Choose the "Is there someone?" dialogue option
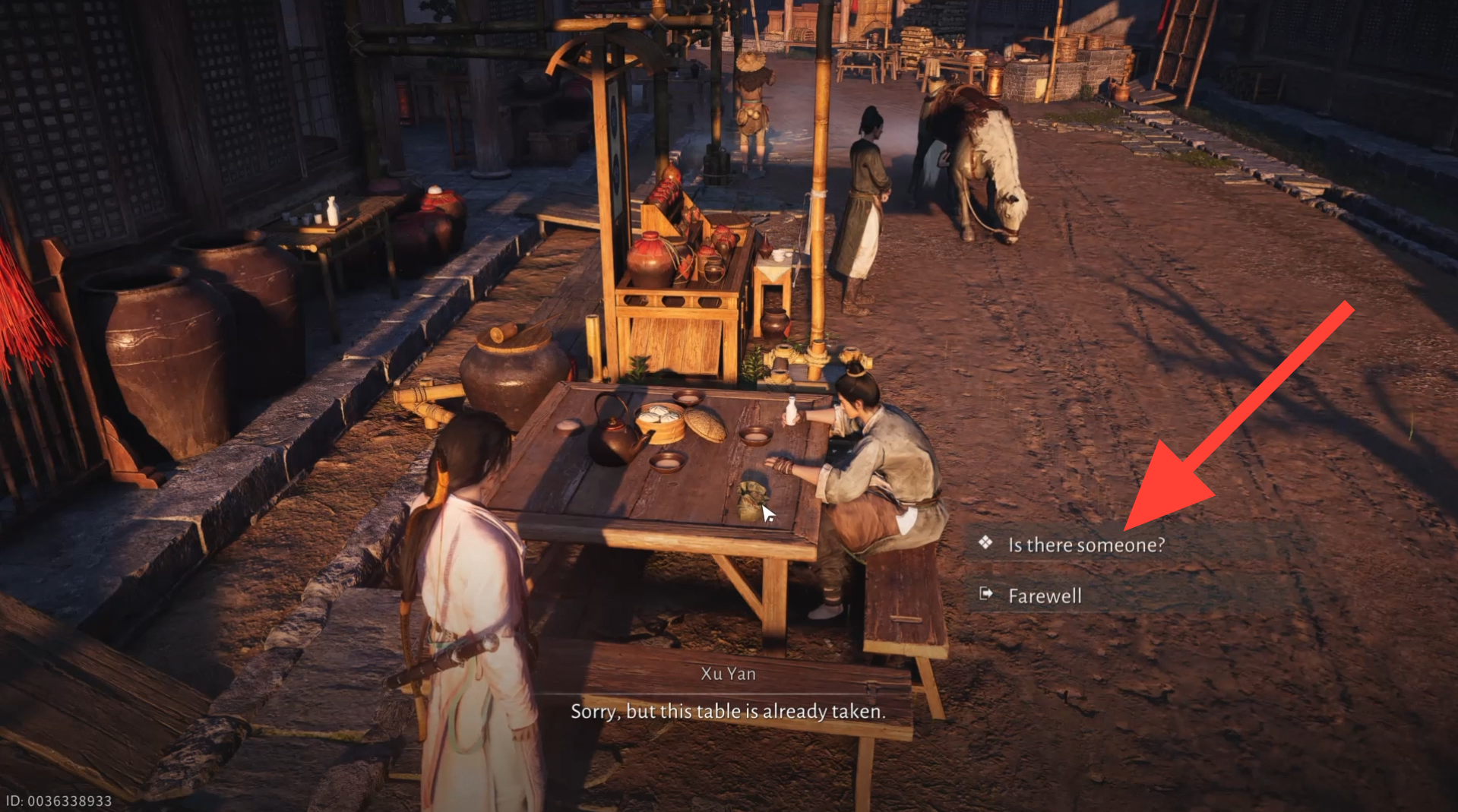This screenshot has width=1458, height=812. [1085, 545]
